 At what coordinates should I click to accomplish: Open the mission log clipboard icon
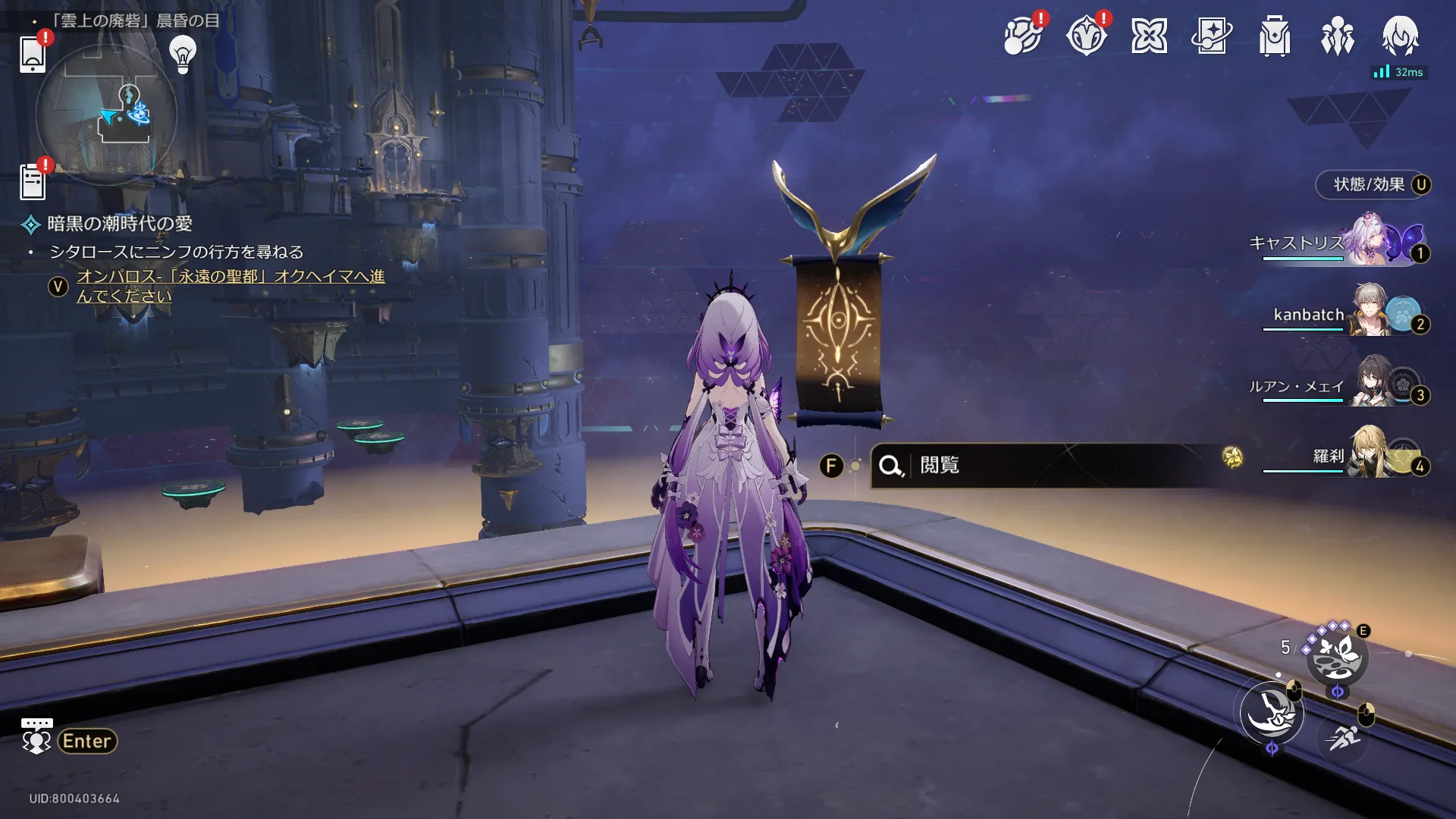(33, 182)
